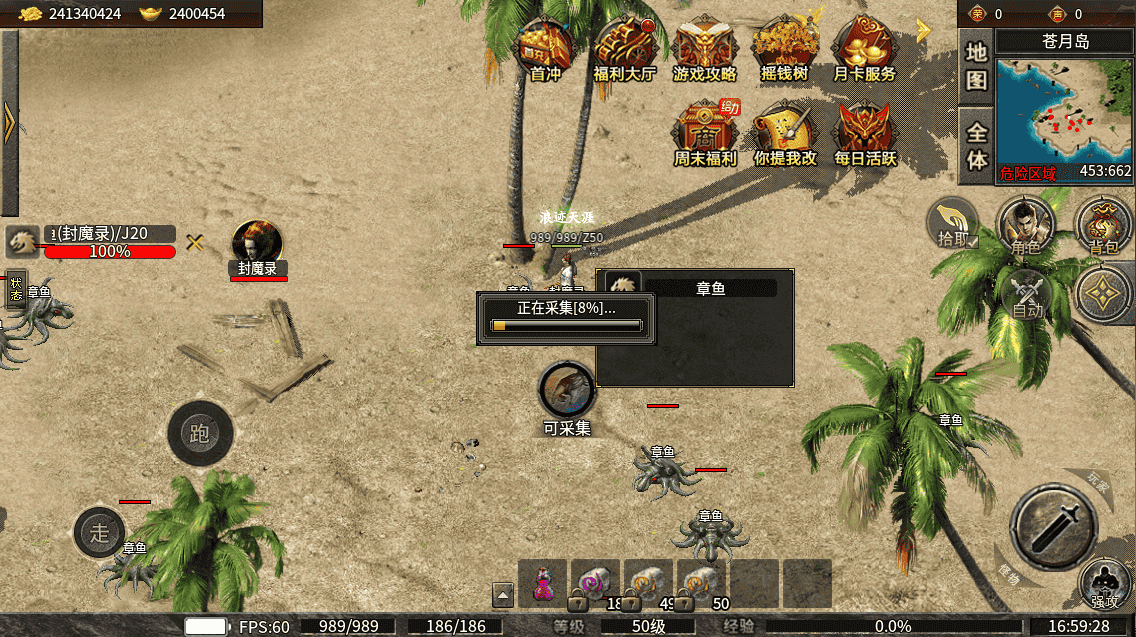Tap the large sword attack button
This screenshot has width=1136, height=637.
1053,526
